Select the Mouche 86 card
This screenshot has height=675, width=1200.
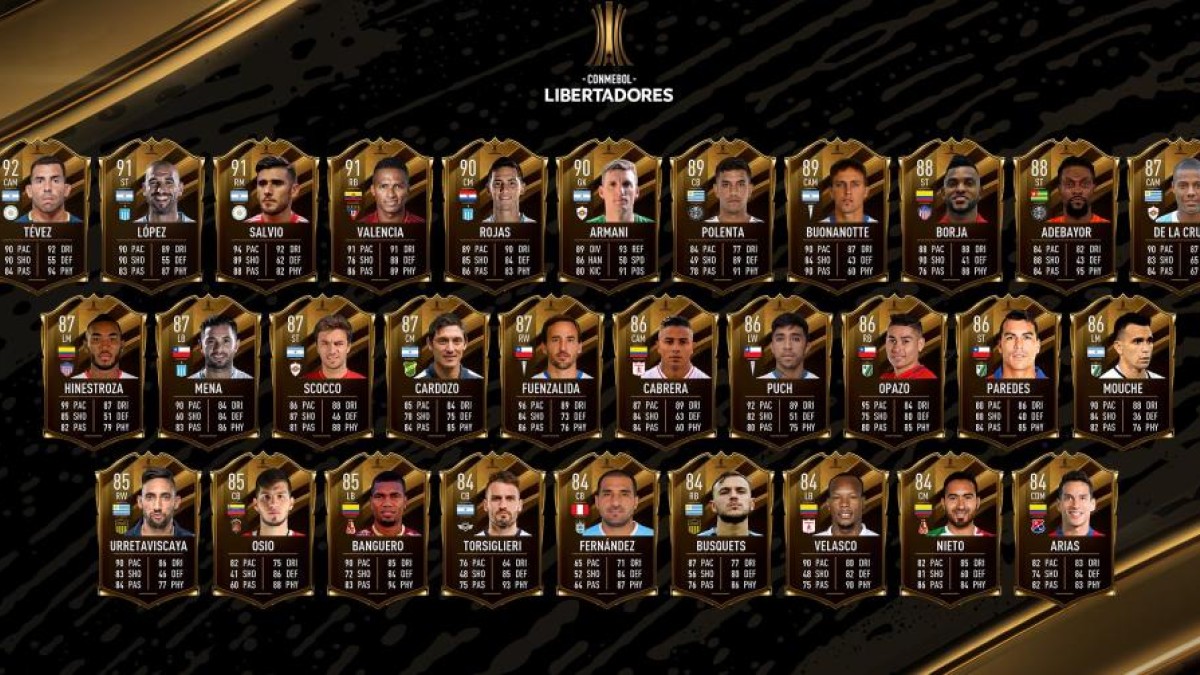pos(1122,370)
